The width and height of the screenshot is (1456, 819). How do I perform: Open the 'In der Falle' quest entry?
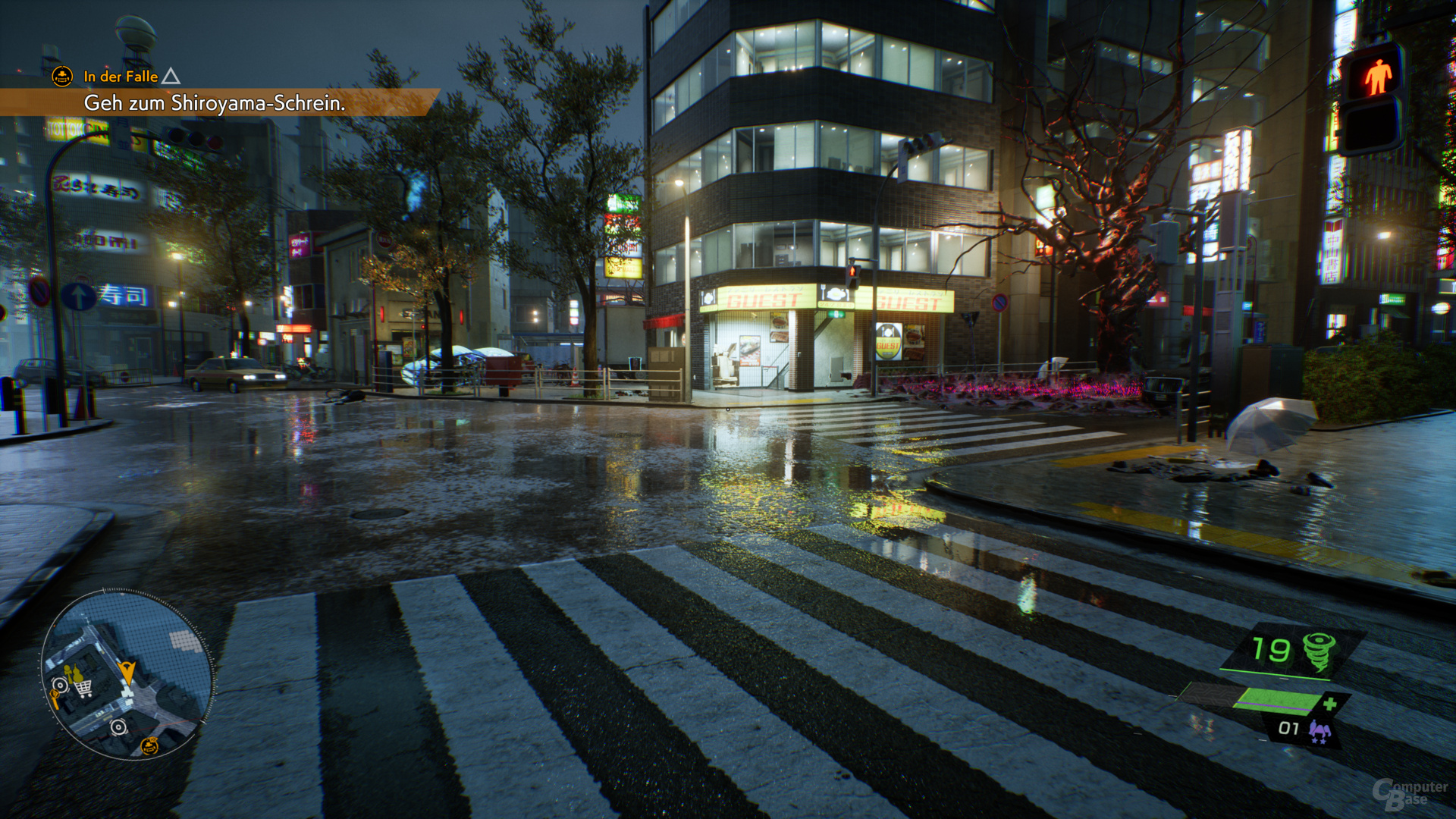(x=119, y=77)
